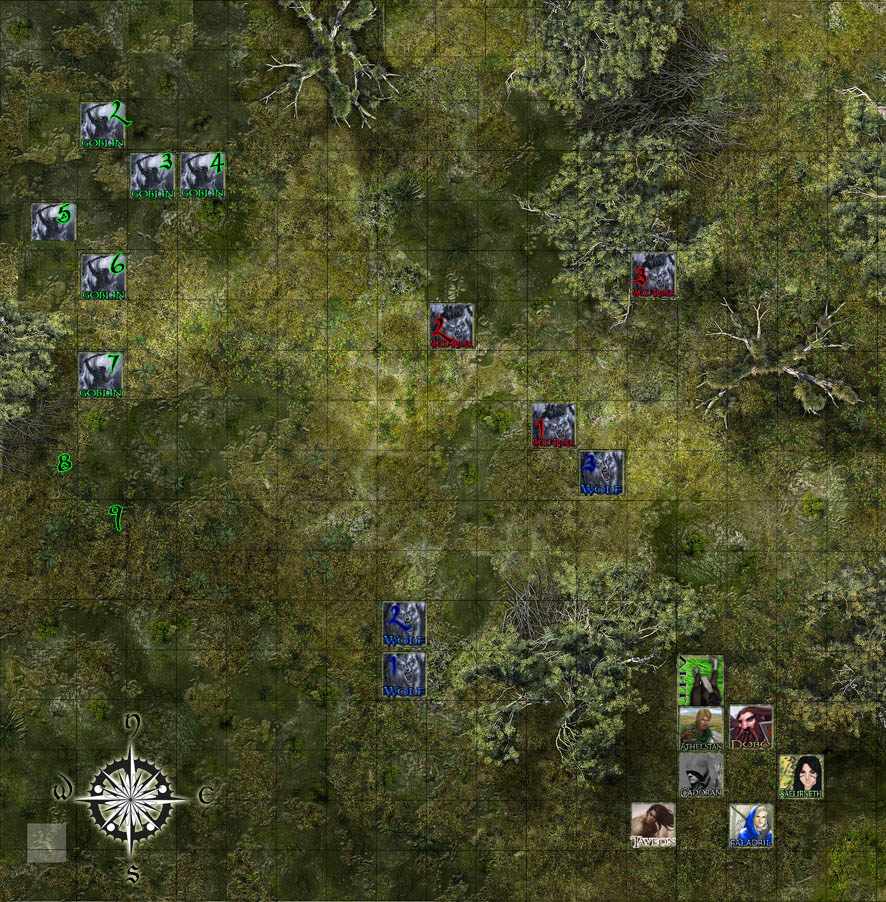
Task: Select the Goblin 3 token
Action: [152, 174]
